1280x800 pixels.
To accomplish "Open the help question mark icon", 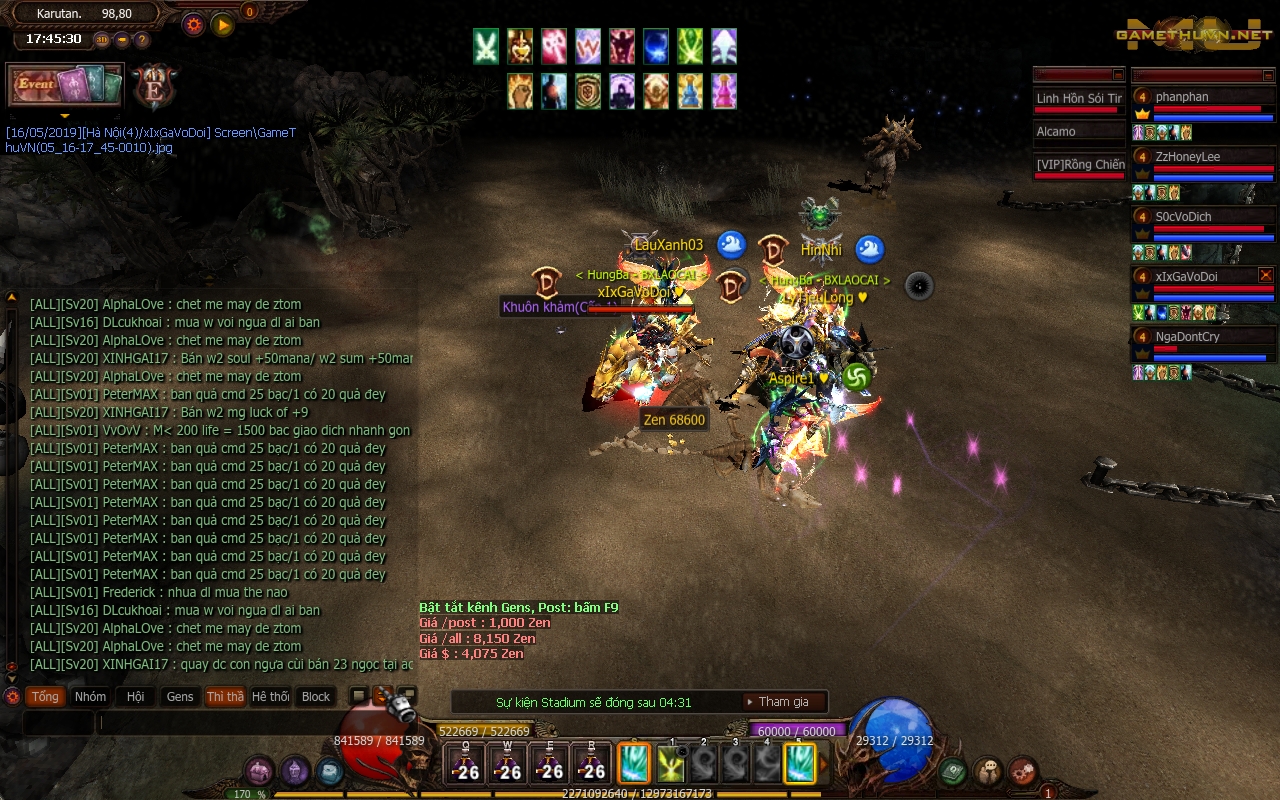I will [142, 40].
